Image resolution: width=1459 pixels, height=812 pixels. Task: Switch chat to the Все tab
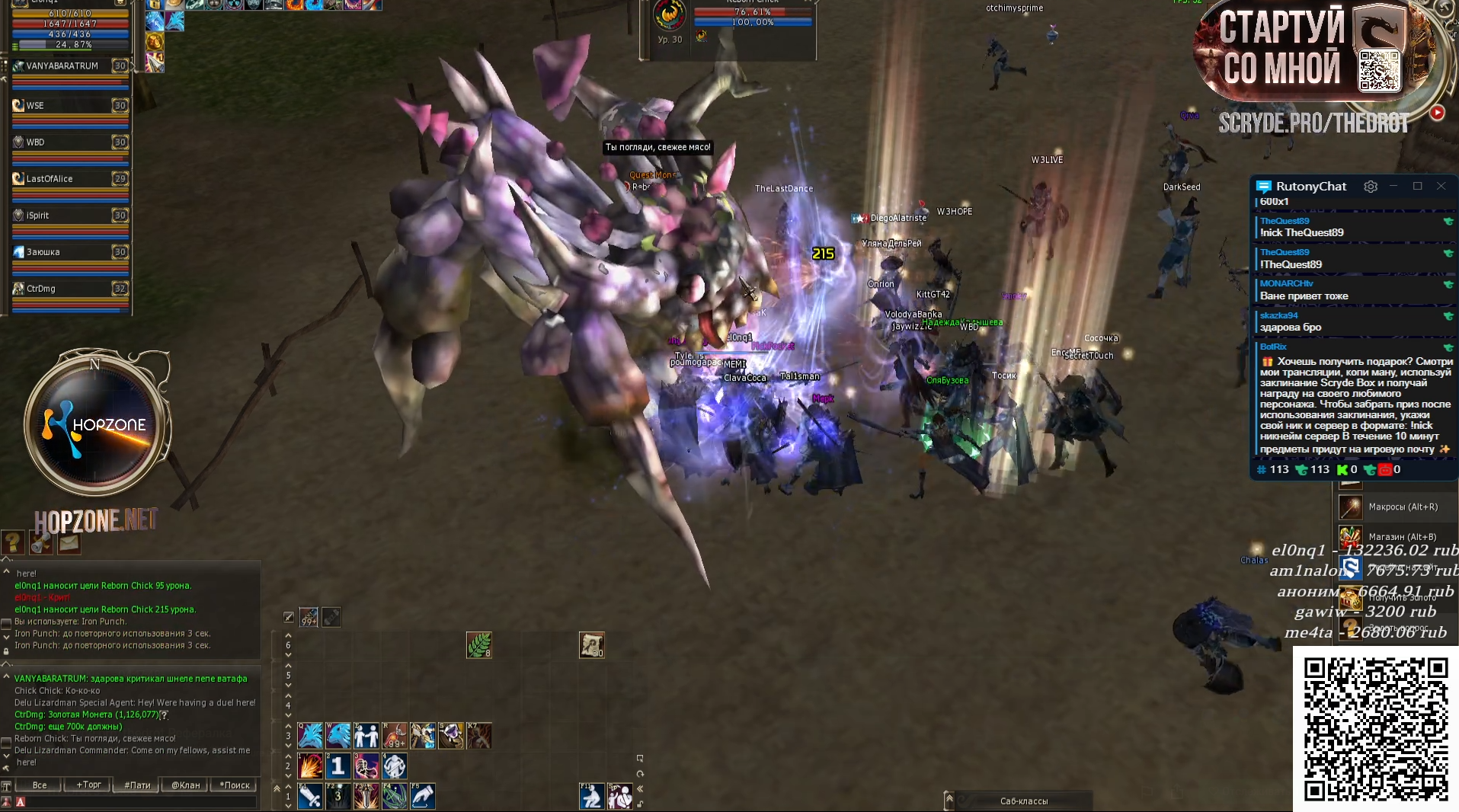(x=40, y=785)
